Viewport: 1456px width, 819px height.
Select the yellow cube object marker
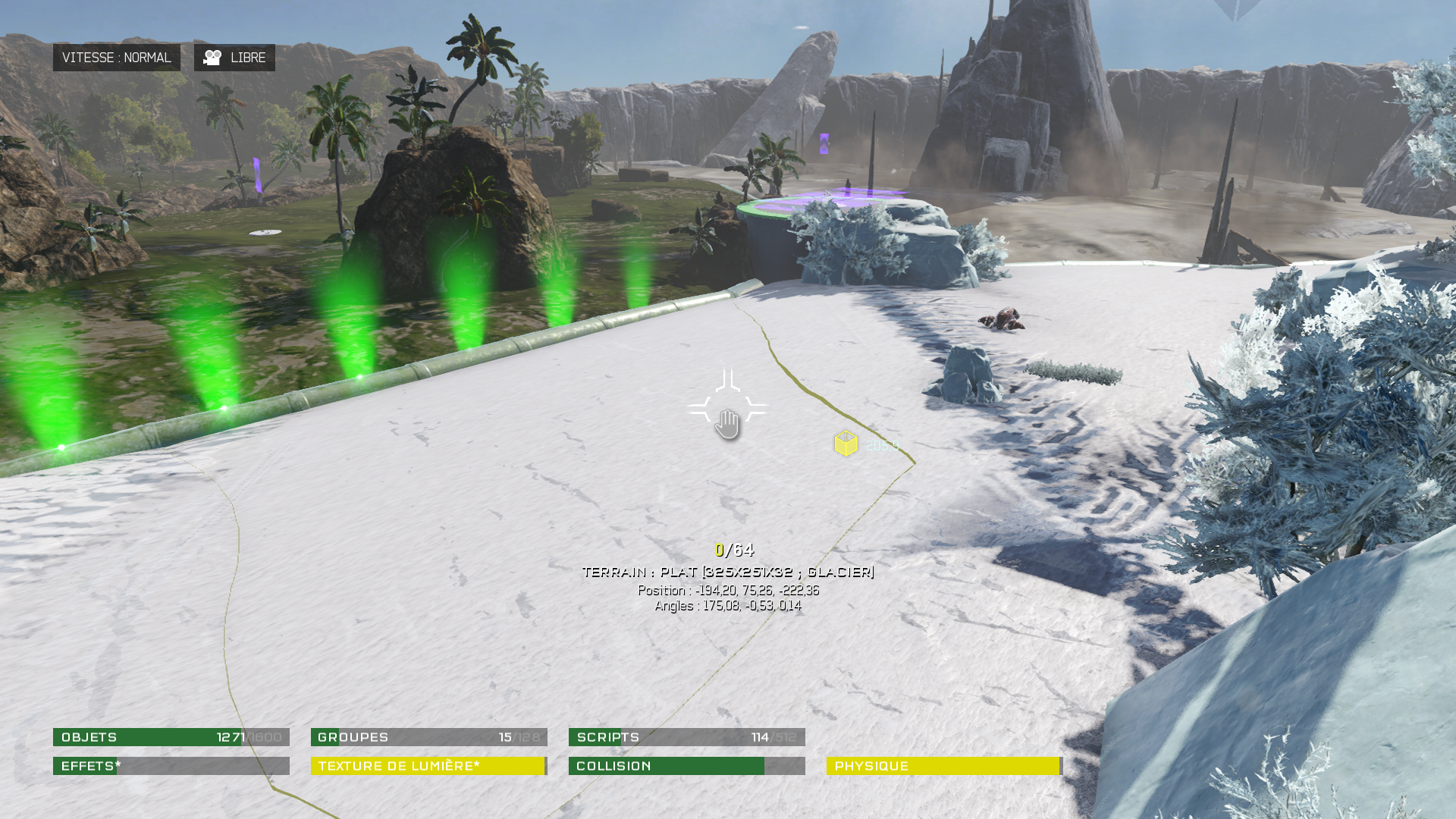pos(846,444)
